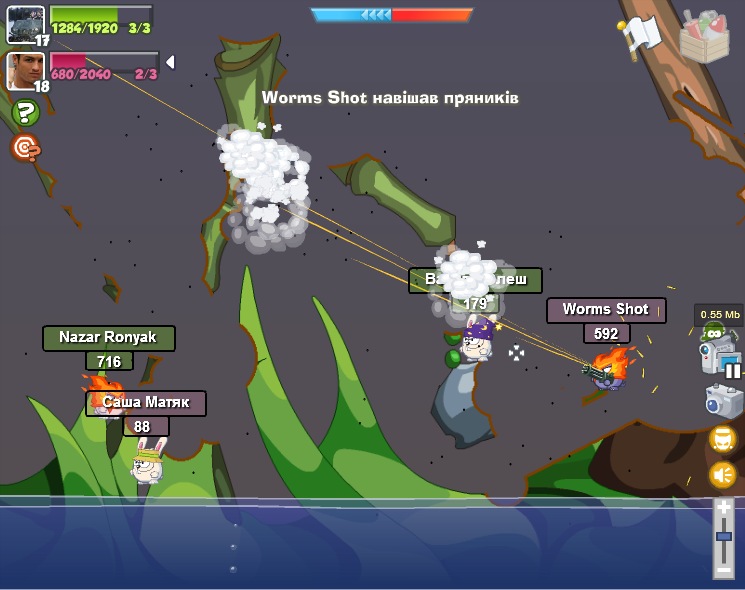
Task: Click the orange fullscreen mode button
Action: point(723,438)
